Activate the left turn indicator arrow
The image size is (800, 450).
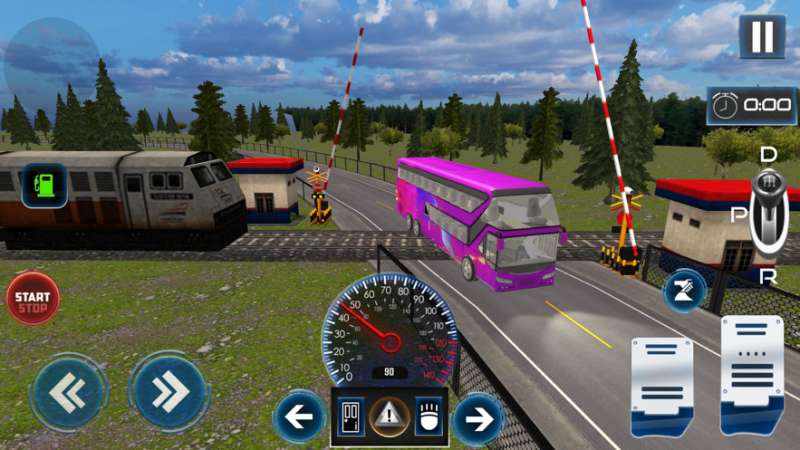point(299,418)
